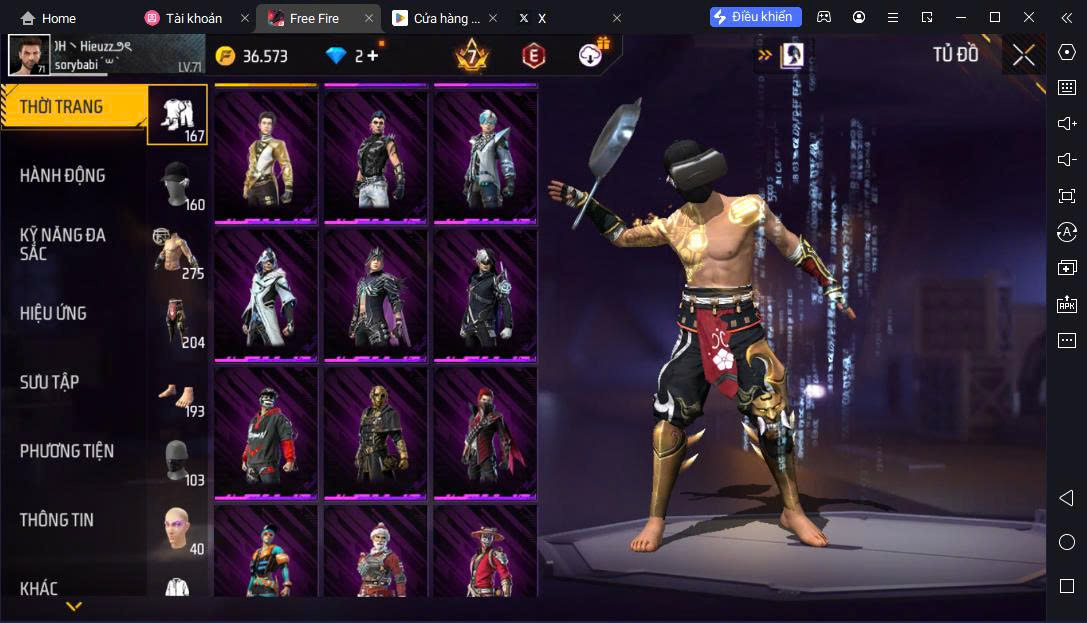Select the golden masked dark coat outfit
The image size is (1087, 623).
tap(375, 432)
